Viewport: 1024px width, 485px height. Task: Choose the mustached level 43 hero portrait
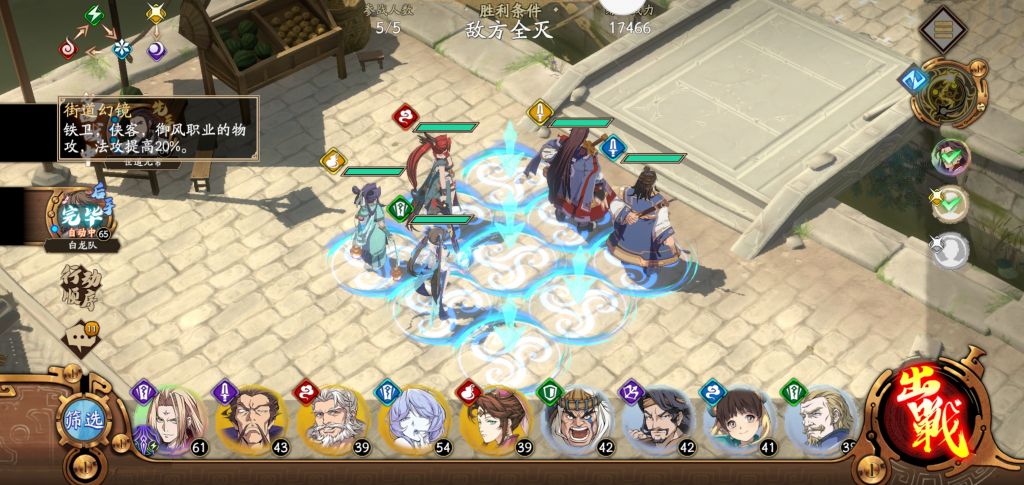tap(250, 421)
